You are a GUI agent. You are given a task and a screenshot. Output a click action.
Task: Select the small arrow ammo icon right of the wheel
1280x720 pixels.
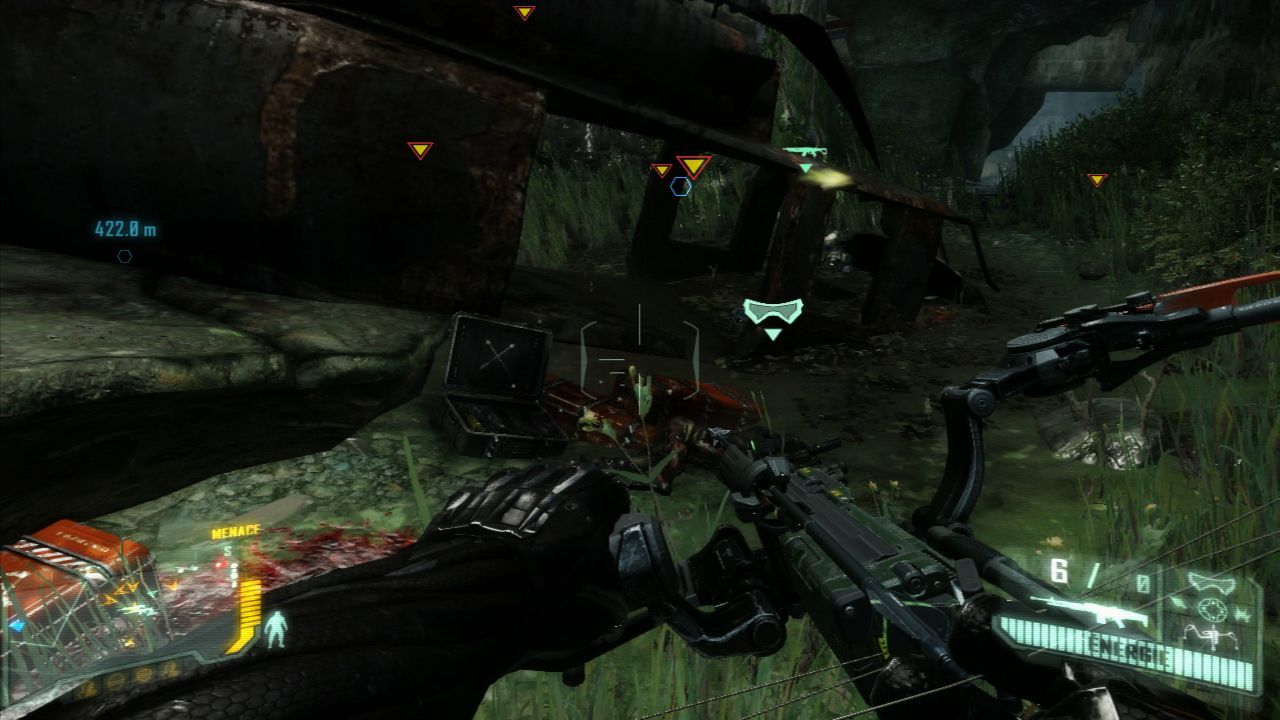[1244, 614]
